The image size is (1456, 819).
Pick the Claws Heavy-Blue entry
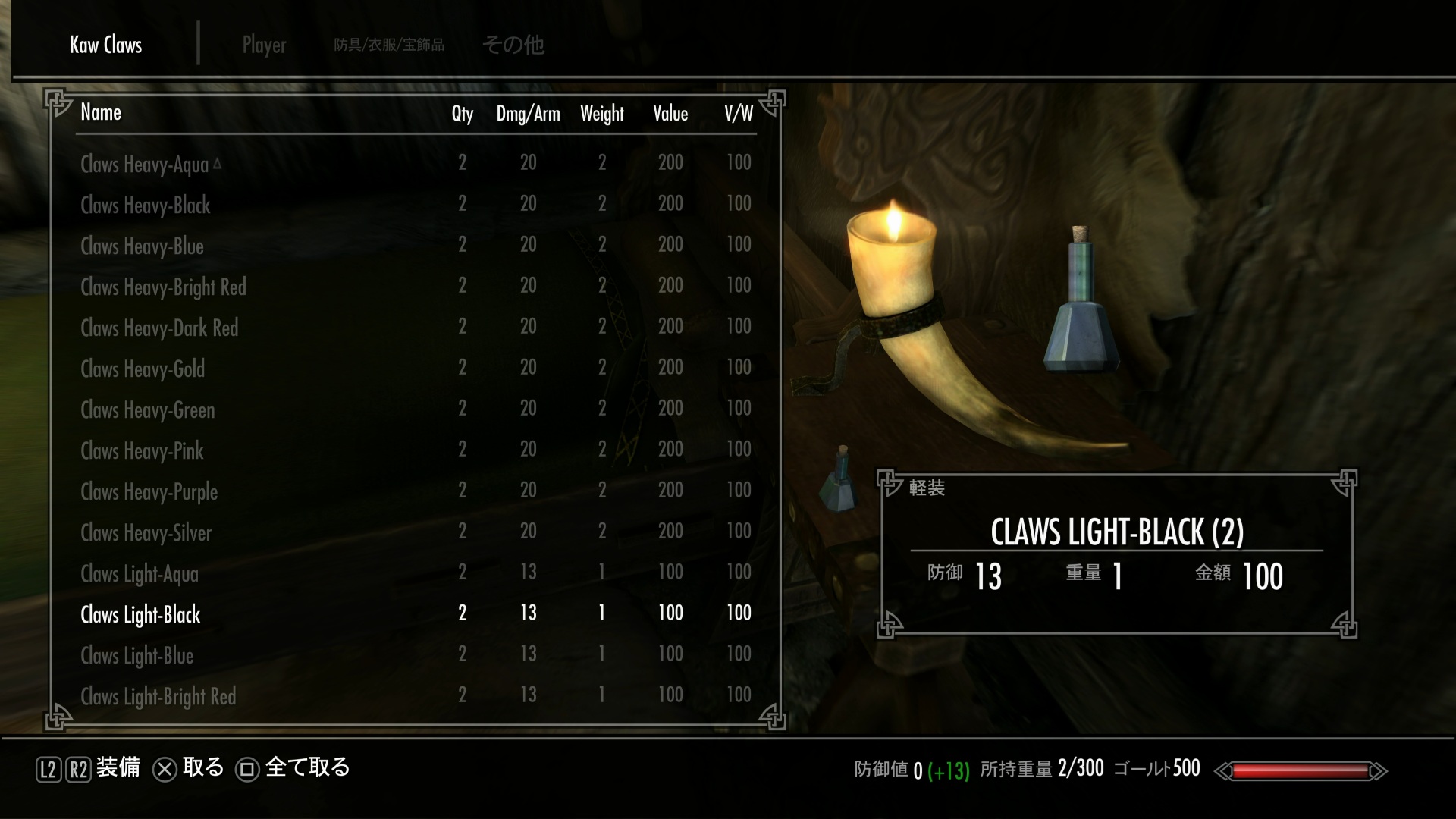point(142,246)
